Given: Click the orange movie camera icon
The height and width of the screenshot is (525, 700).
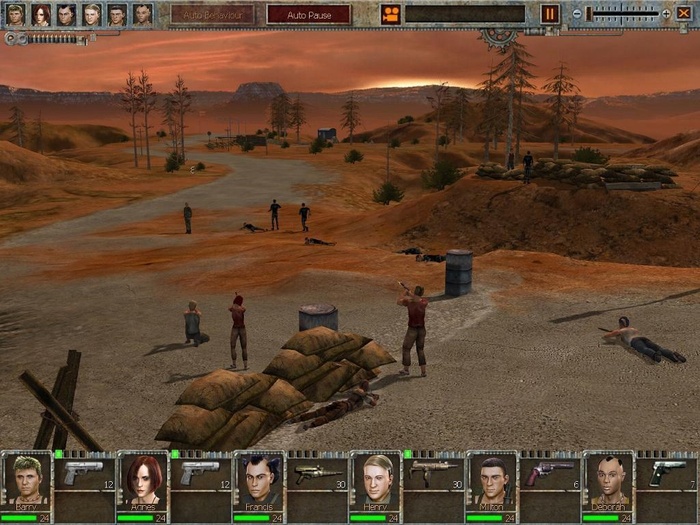Looking at the screenshot, I should tap(390, 14).
